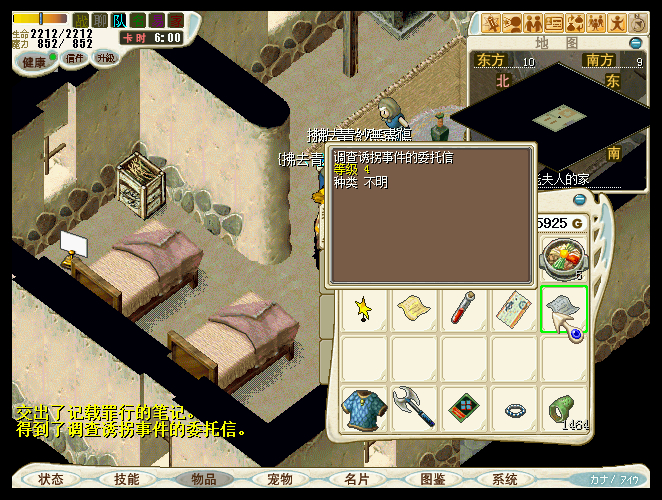
Task: Click the 升級 level up button
Action: click(x=105, y=59)
